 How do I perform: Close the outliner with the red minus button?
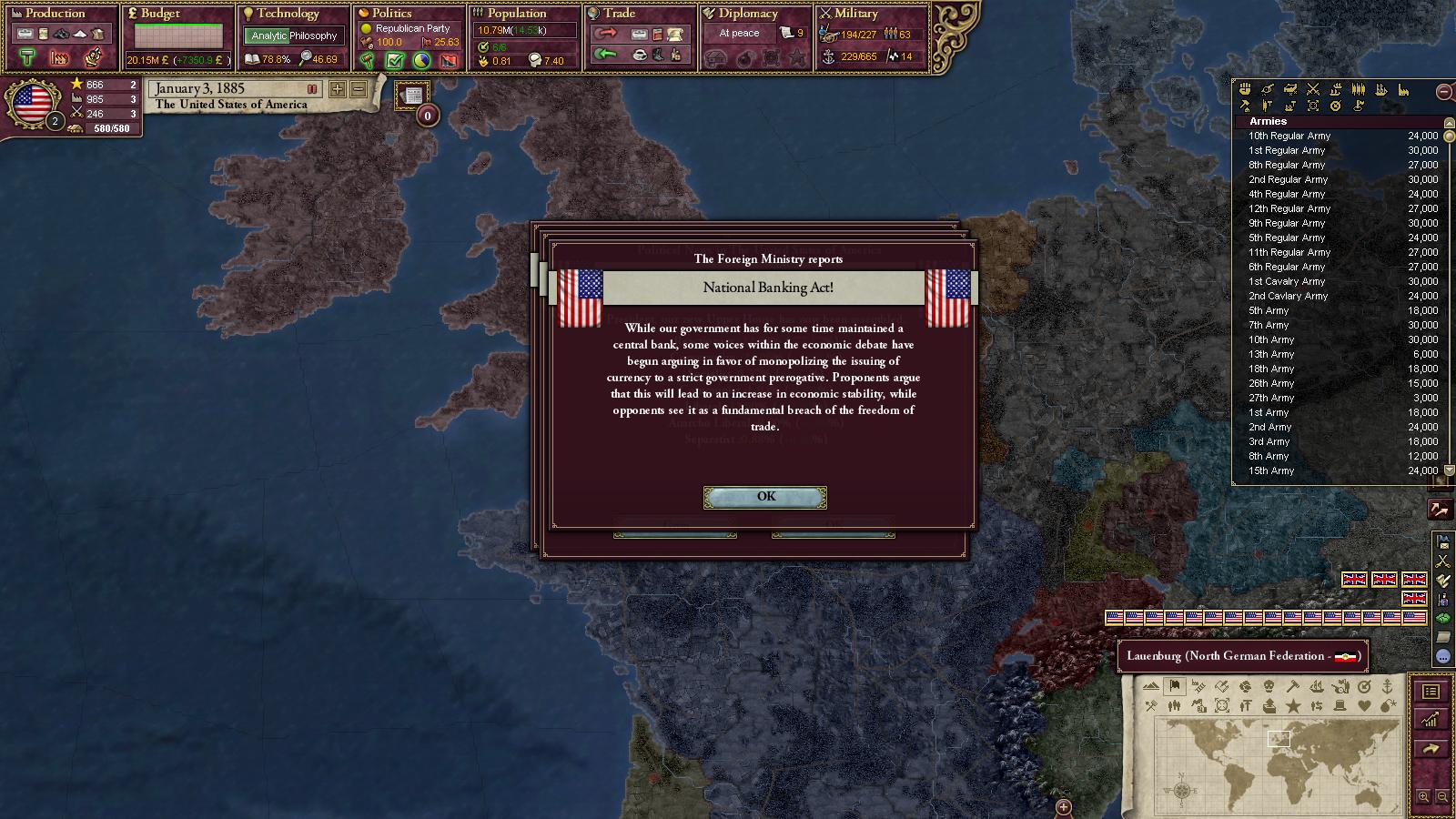1443,91
